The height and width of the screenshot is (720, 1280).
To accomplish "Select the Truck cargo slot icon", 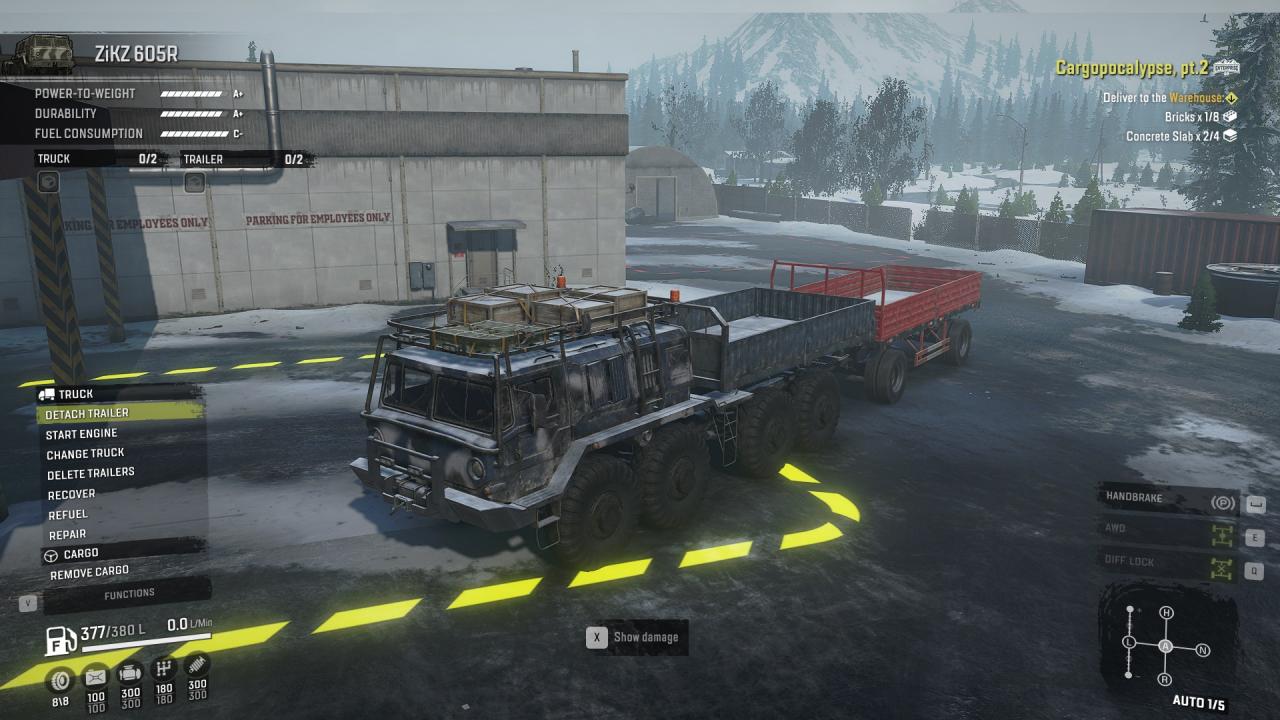I will 48,182.
